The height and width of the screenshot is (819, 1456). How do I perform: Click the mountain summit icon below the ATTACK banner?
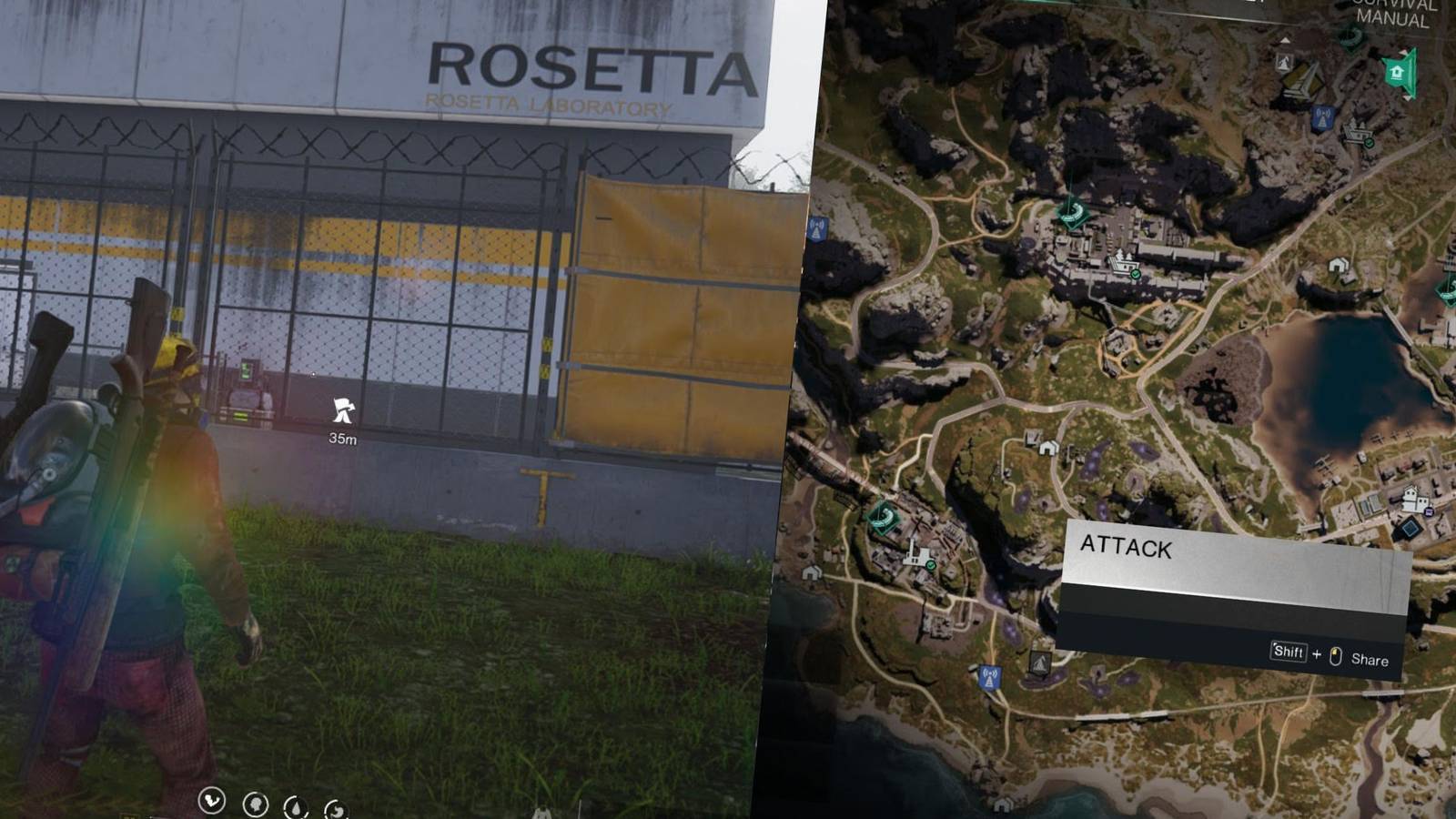pos(1041,663)
